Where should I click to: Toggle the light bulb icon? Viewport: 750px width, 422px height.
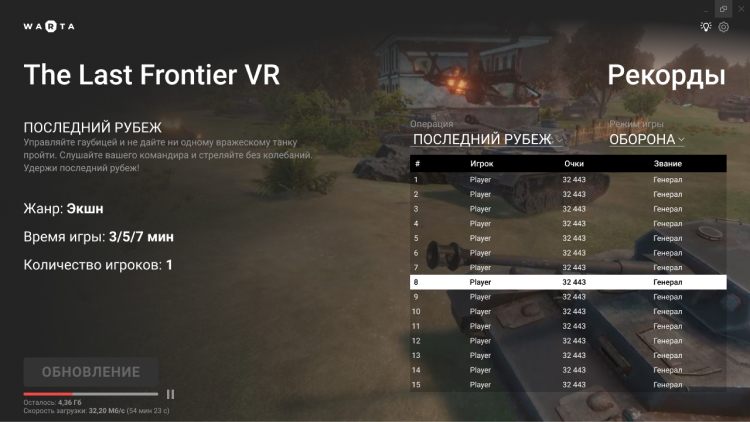coord(705,27)
